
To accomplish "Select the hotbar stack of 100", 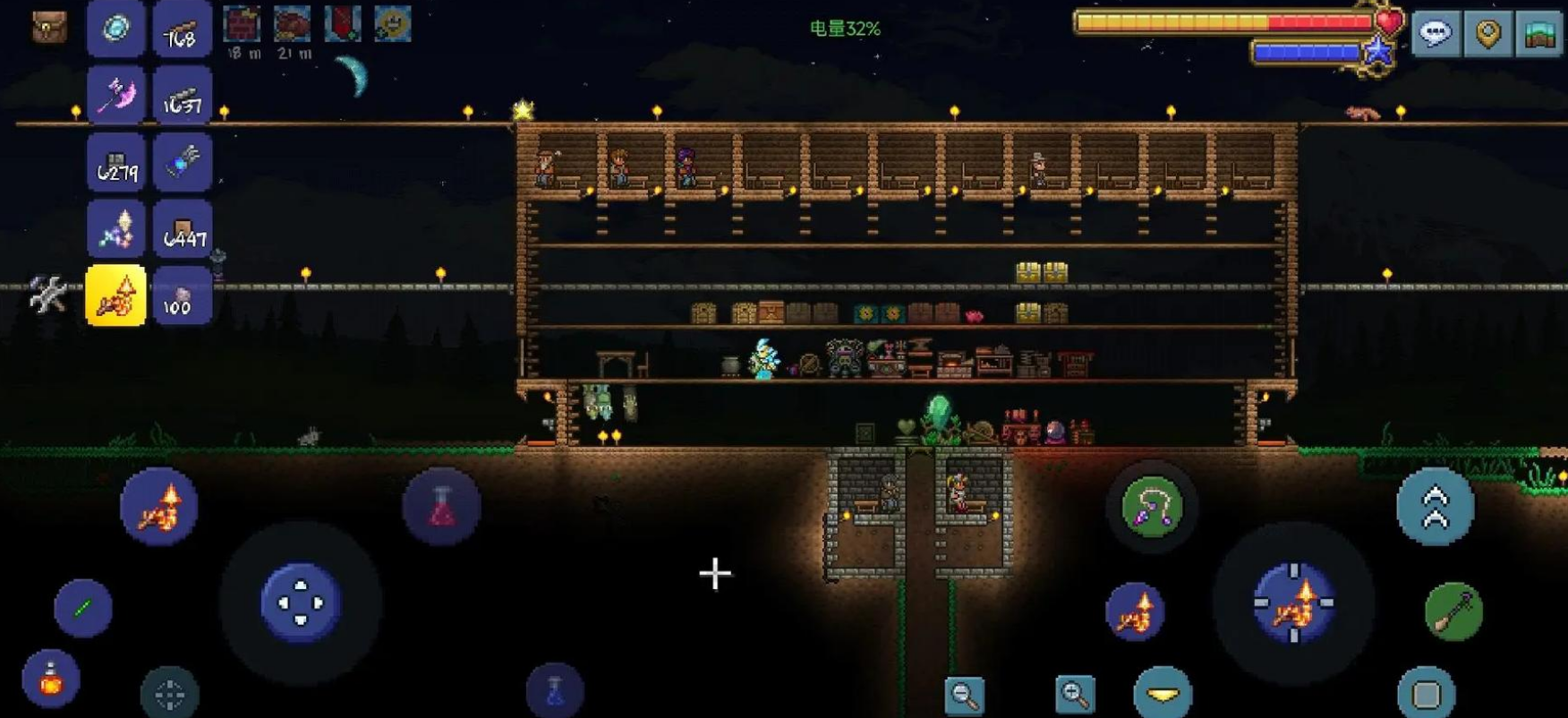I will click(183, 295).
